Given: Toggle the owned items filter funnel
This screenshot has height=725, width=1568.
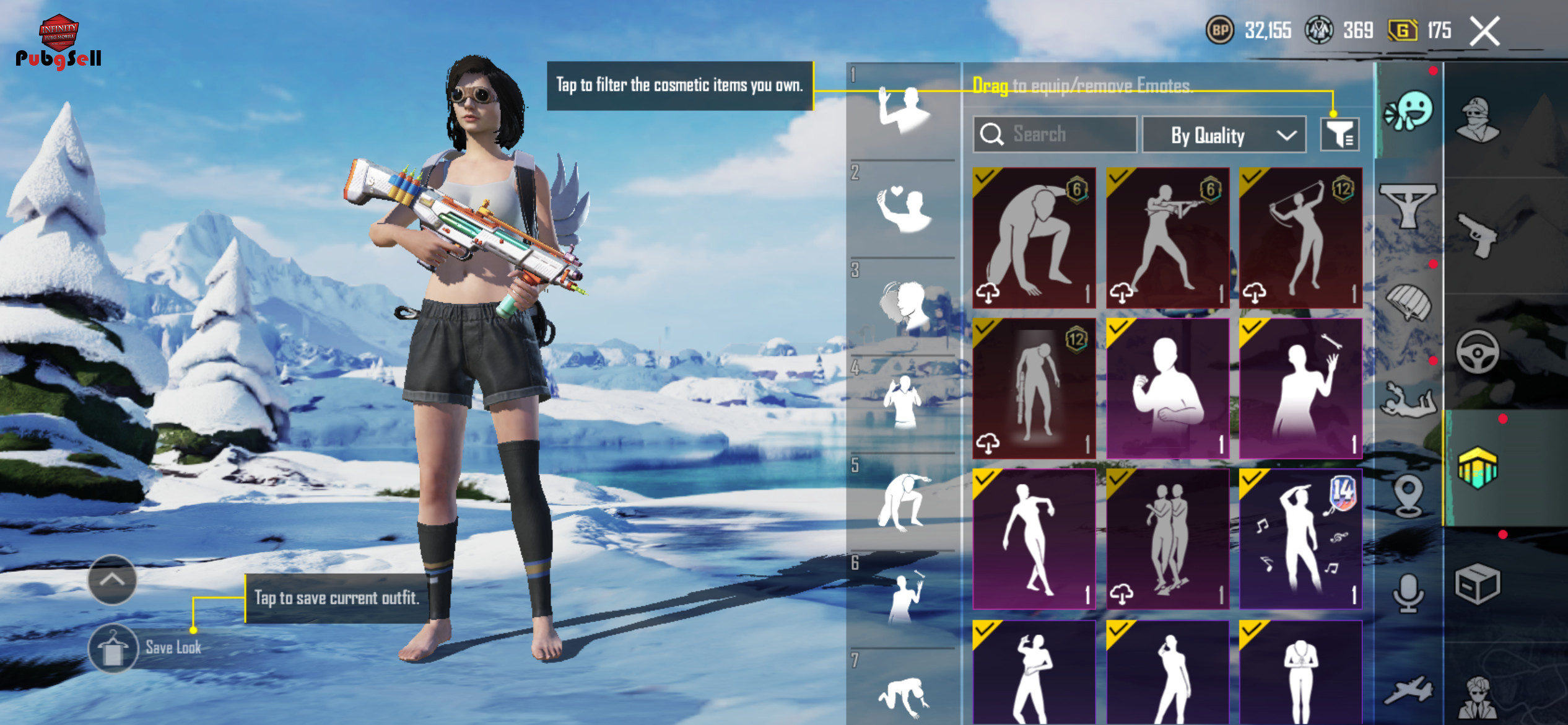Looking at the screenshot, I should coord(1339,134).
